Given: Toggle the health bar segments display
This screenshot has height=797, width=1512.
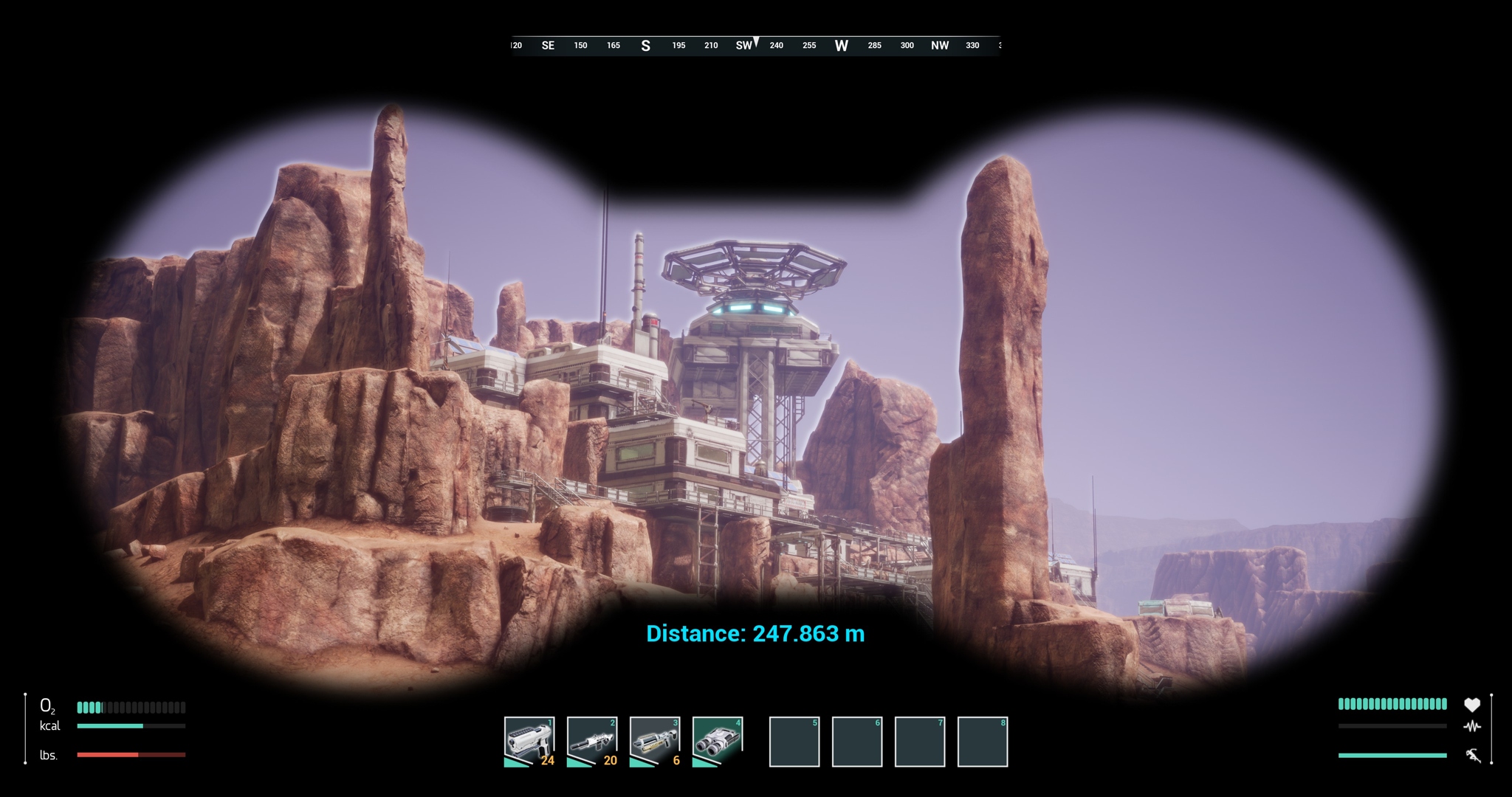Looking at the screenshot, I should 1392,705.
